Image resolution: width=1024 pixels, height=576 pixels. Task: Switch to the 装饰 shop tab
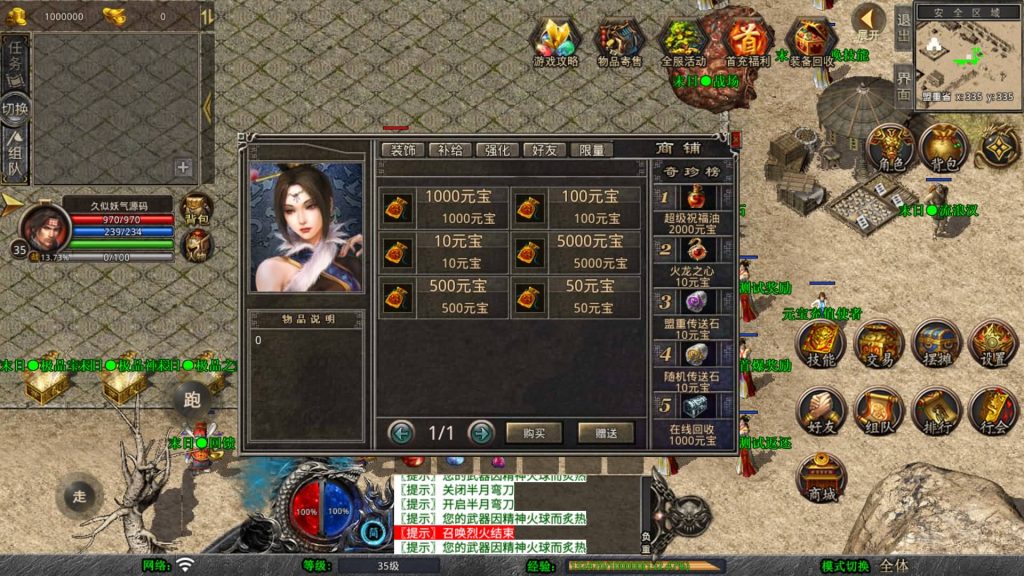[403, 150]
